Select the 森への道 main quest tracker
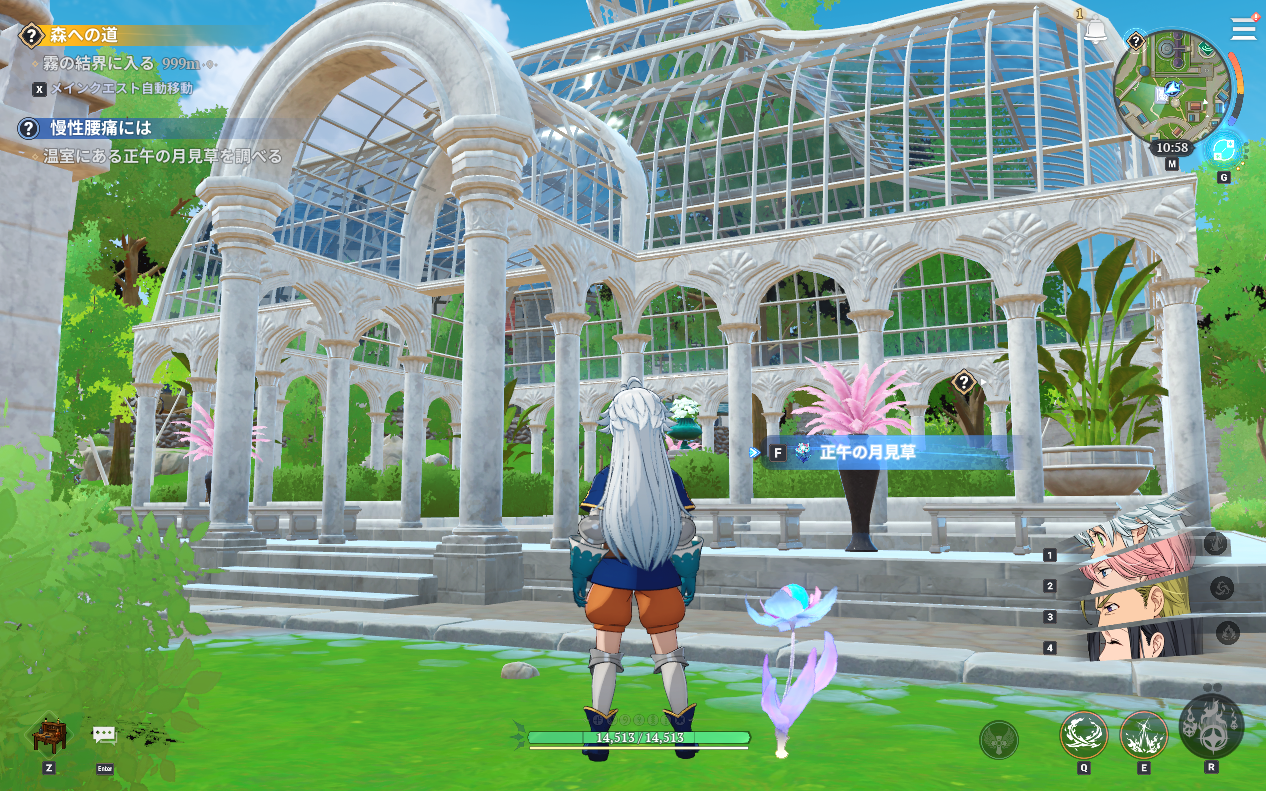 (x=84, y=35)
